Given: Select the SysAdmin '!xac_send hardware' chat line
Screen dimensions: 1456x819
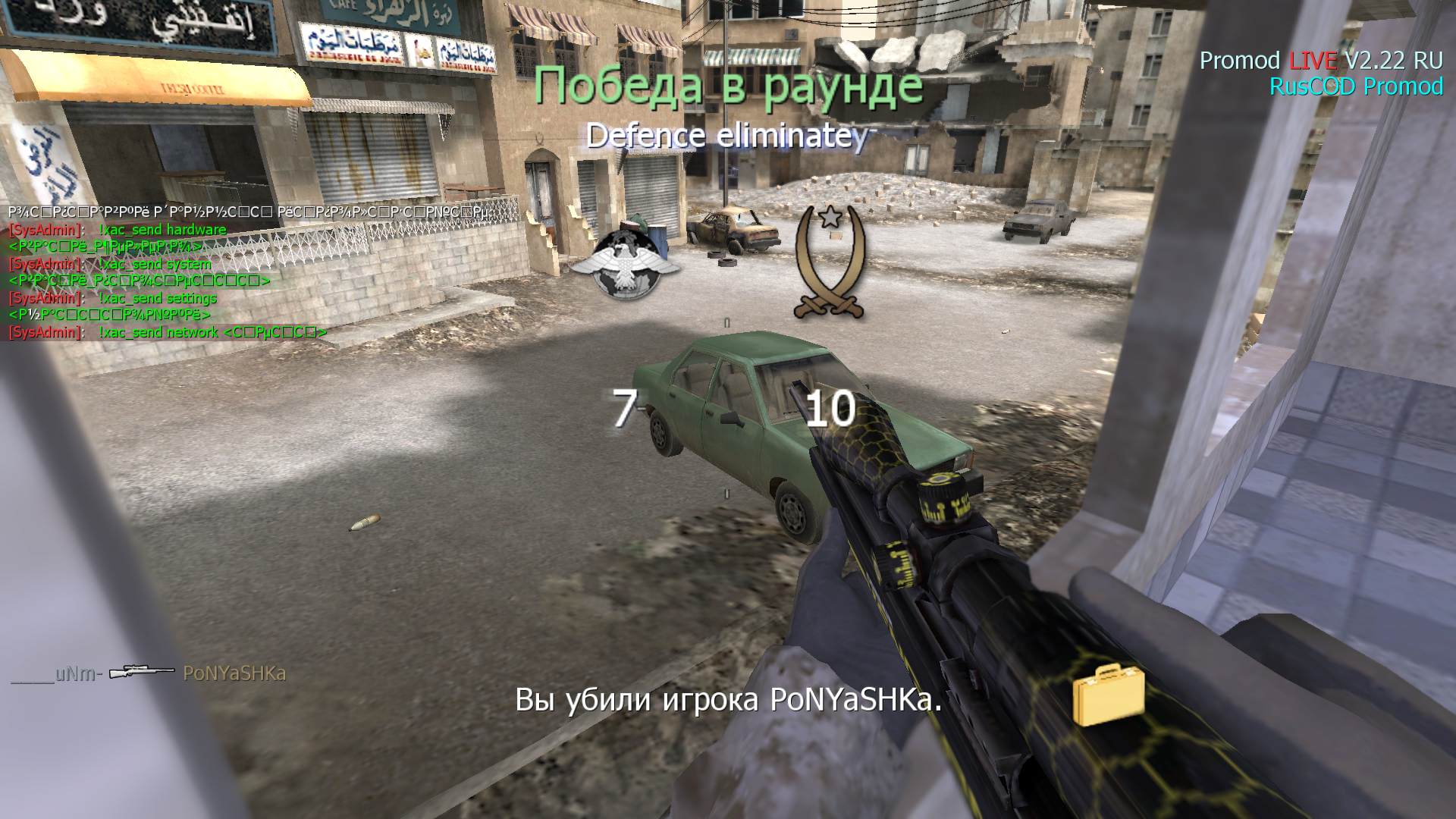Looking at the screenshot, I should click(118, 230).
